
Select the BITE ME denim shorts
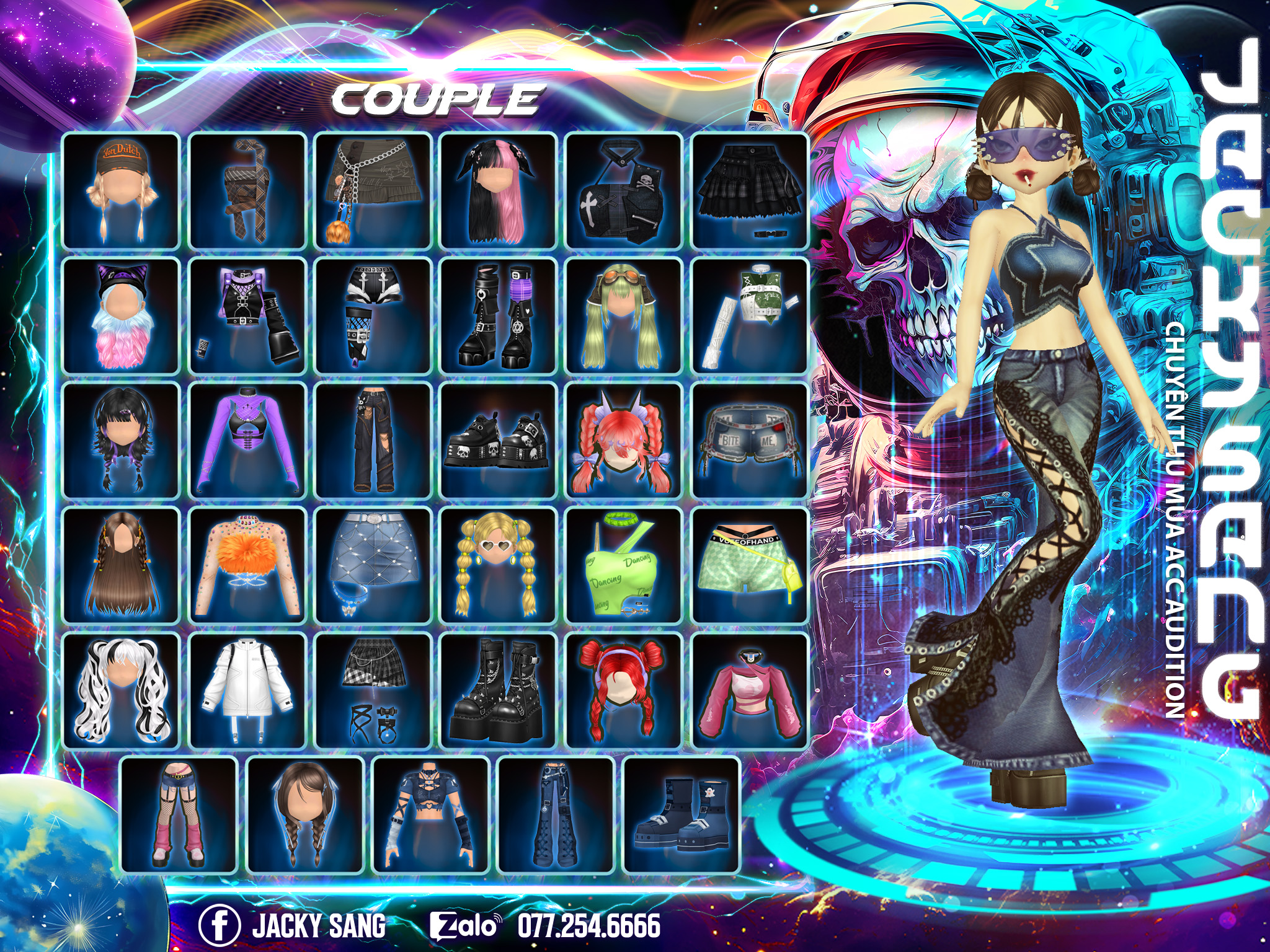750,441
